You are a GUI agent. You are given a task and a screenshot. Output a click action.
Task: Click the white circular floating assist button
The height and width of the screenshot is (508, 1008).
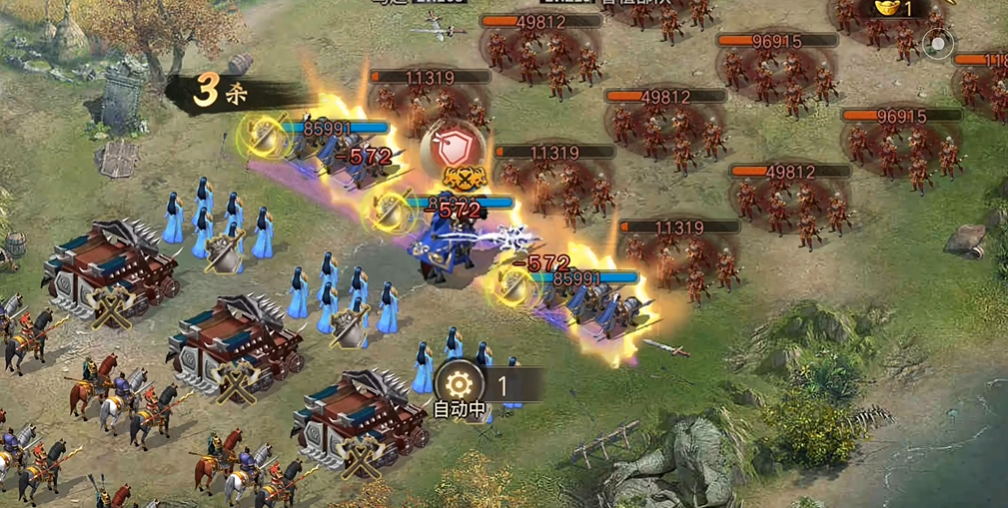937,44
